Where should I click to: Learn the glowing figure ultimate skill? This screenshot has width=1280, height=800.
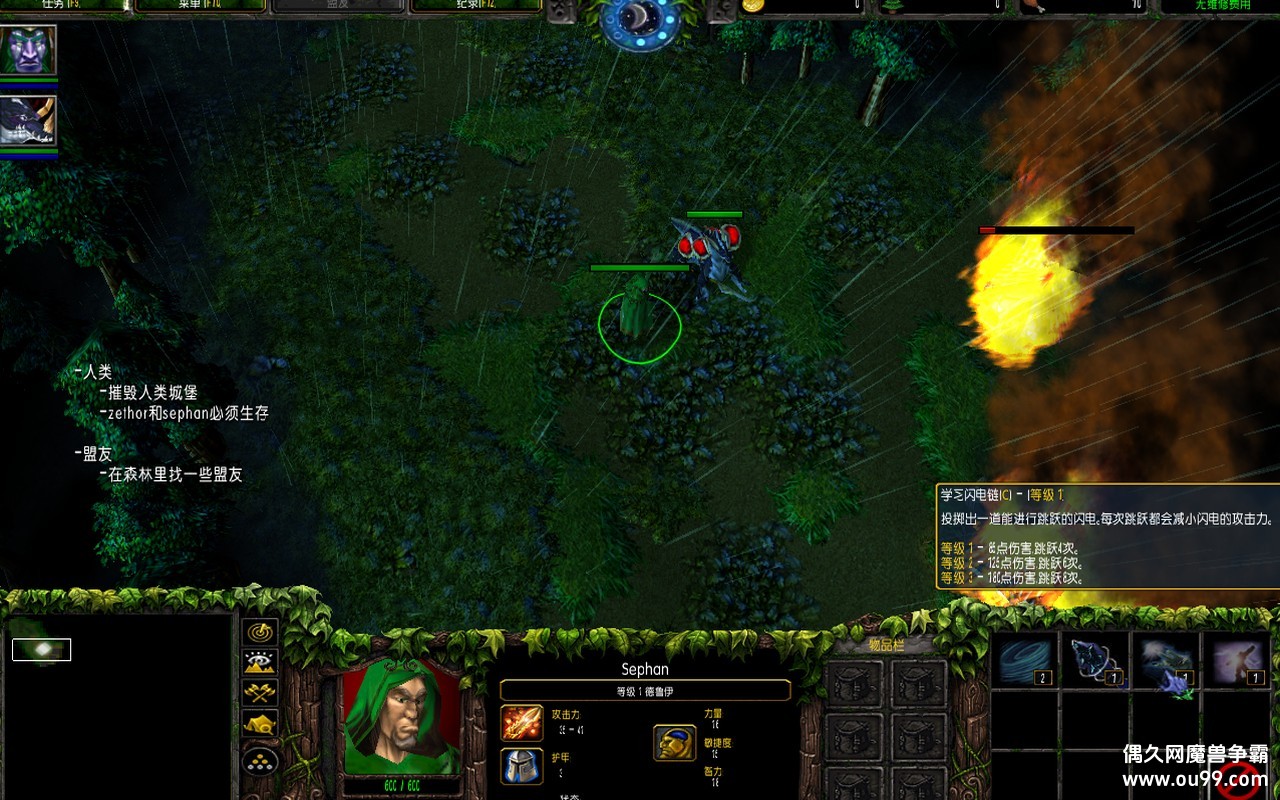click(1238, 661)
